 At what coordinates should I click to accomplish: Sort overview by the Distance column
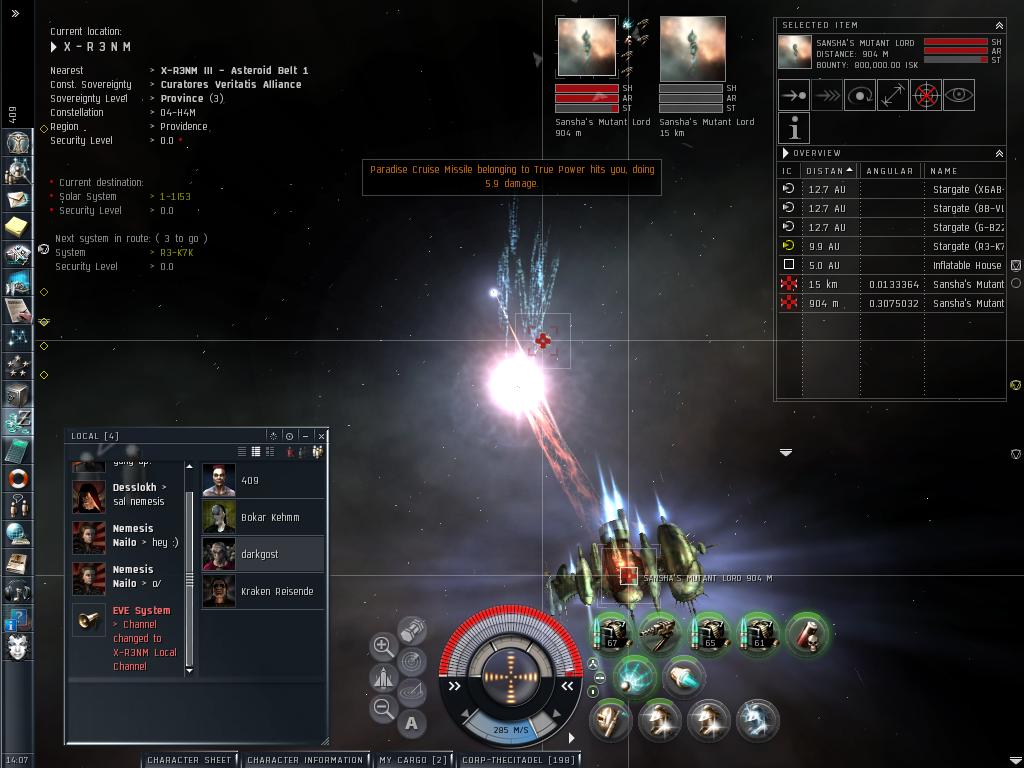click(x=828, y=171)
